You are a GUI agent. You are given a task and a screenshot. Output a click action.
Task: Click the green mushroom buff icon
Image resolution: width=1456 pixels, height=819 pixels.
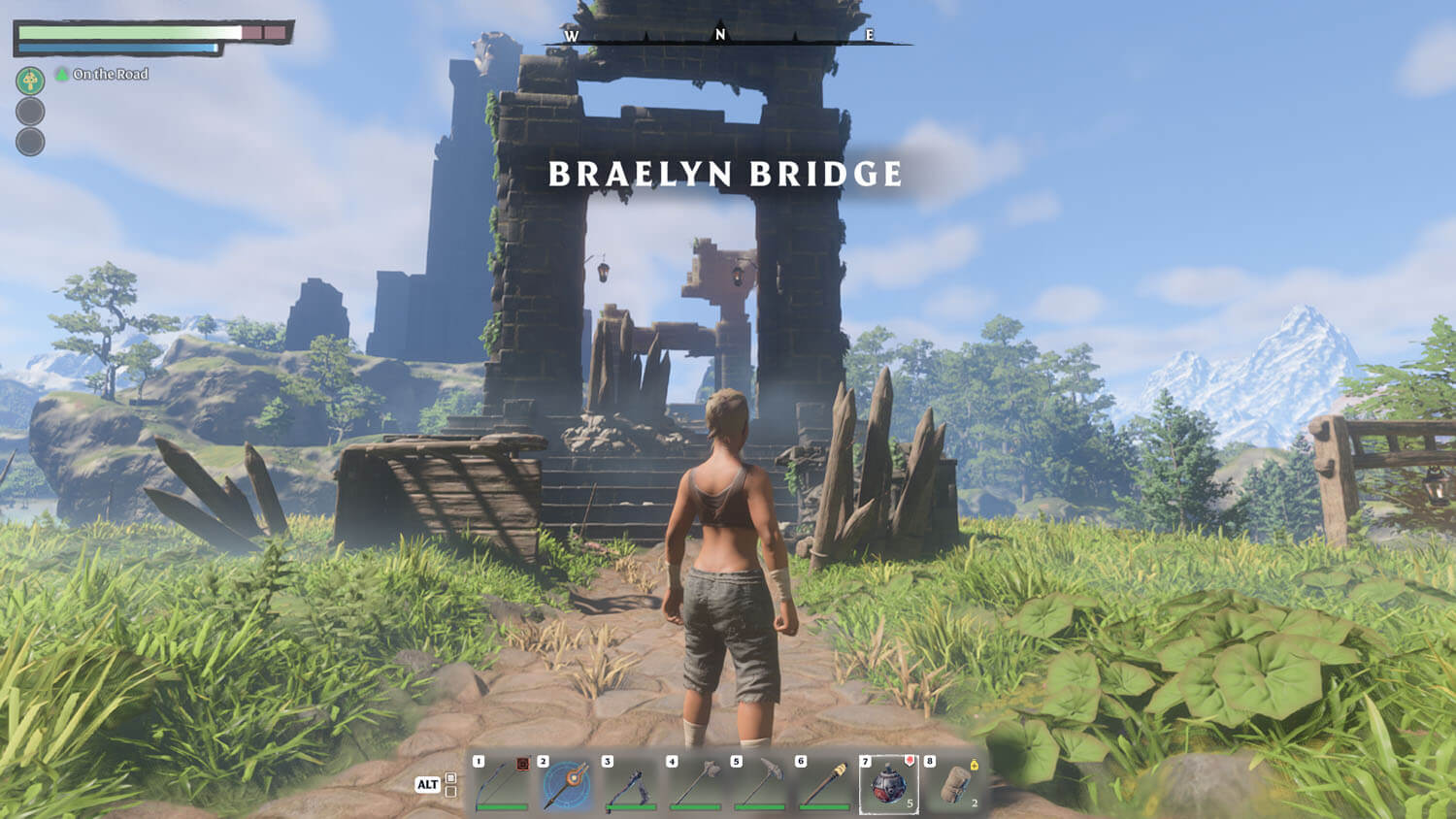pyautogui.click(x=30, y=80)
